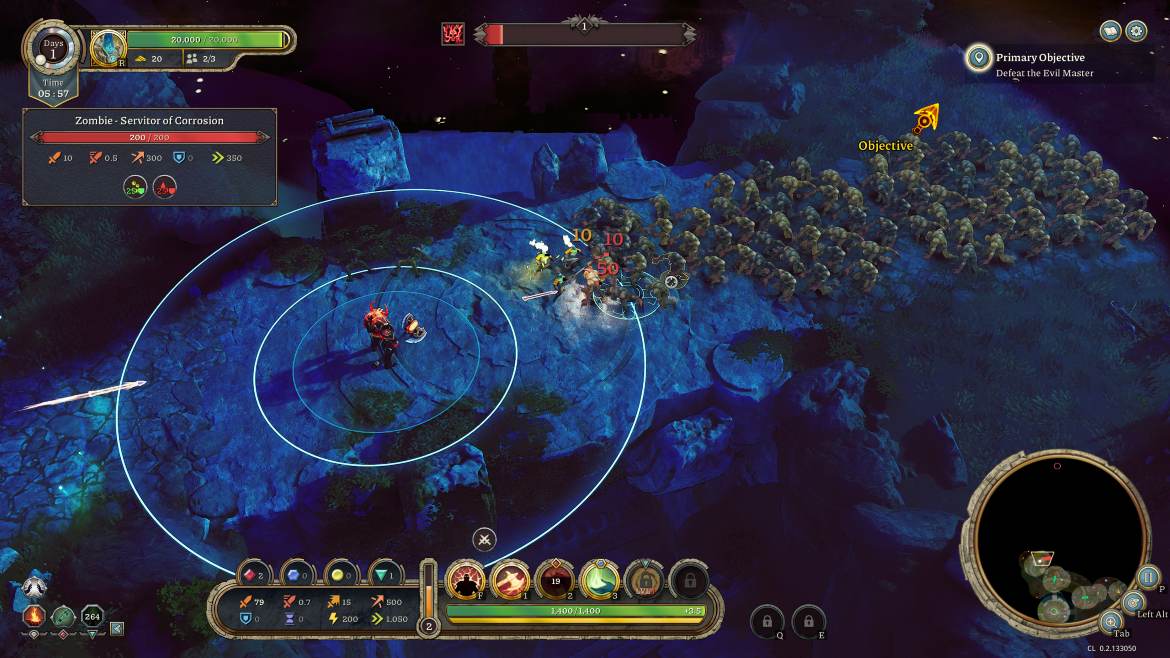This screenshot has height=658, width=1170.
Task: Pause the game with the pause button
Action: point(1148,577)
